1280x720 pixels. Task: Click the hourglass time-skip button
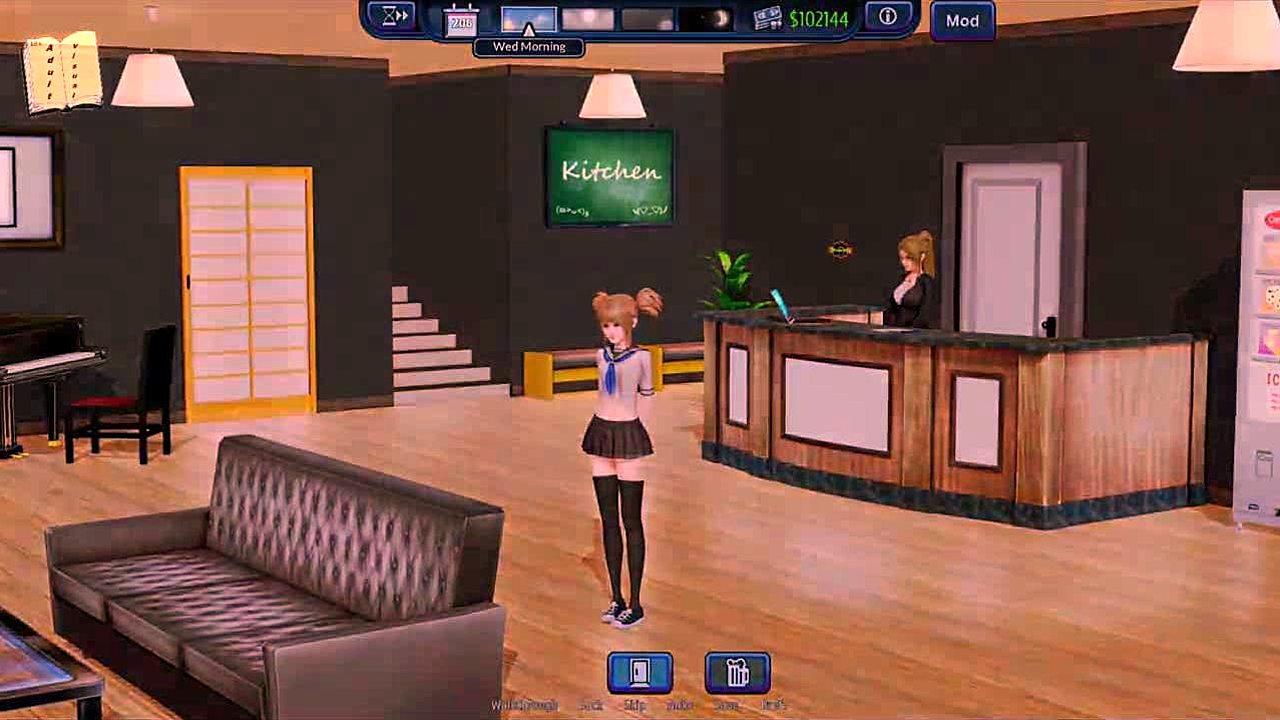point(396,16)
